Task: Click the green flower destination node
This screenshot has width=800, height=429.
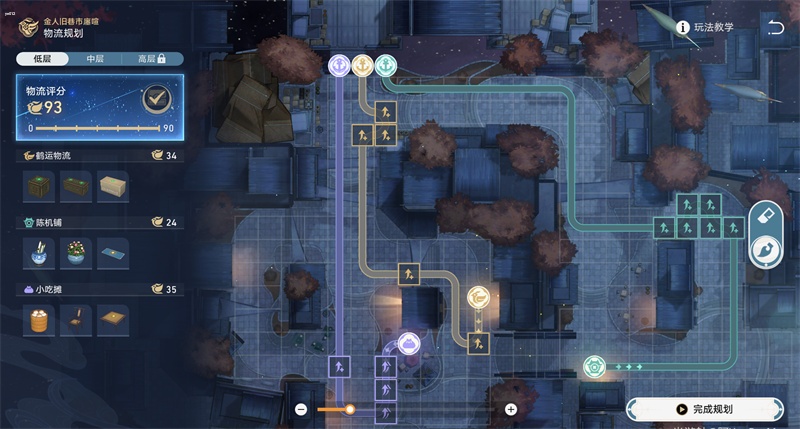Action: tap(593, 366)
